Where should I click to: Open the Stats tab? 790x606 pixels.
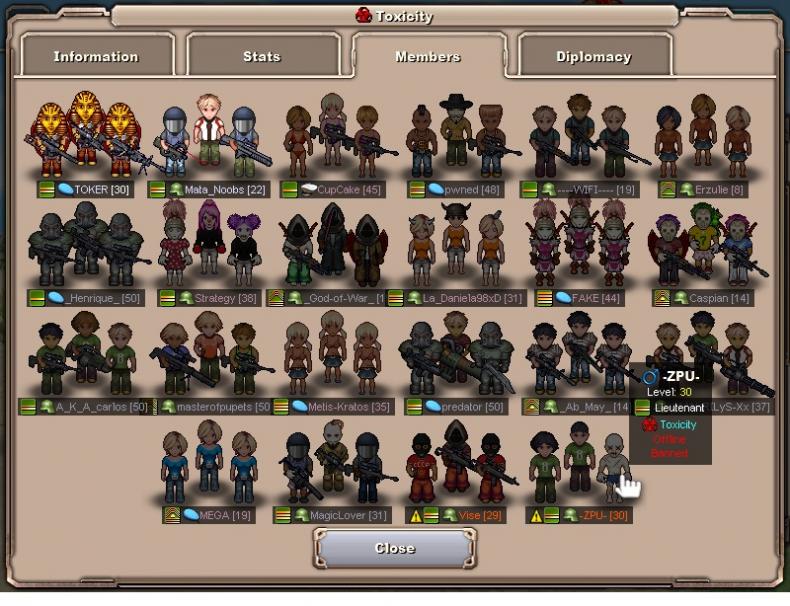coord(262,56)
